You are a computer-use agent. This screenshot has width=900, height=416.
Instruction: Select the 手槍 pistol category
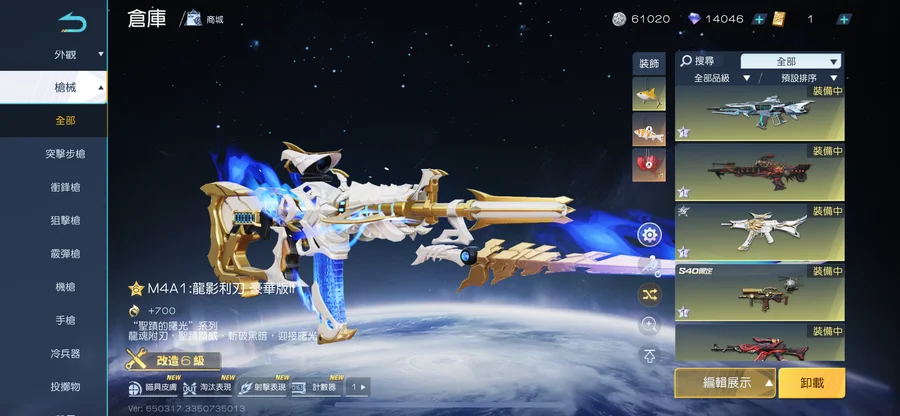pos(65,320)
